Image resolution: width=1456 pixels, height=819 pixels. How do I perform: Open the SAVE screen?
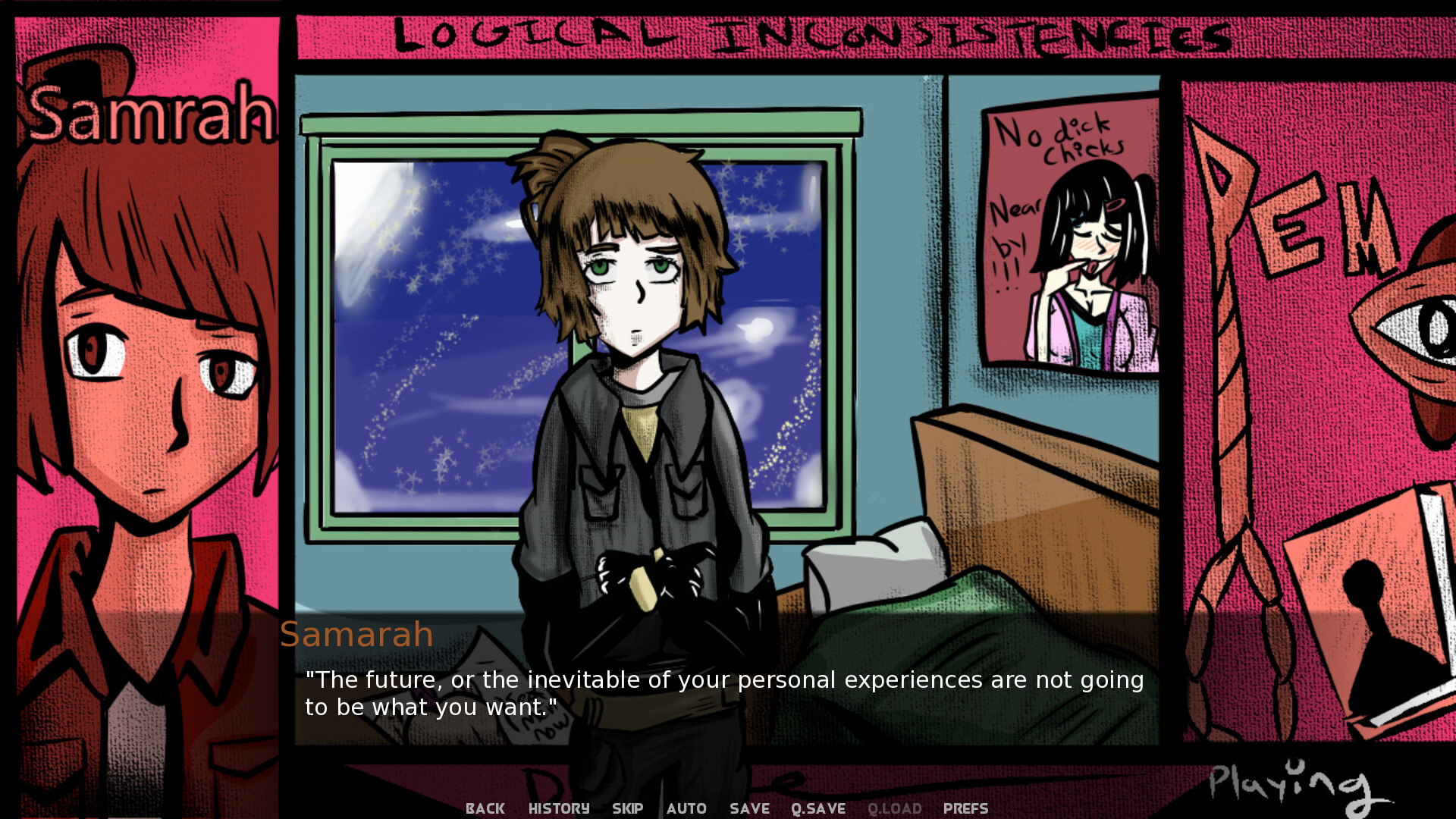748,808
